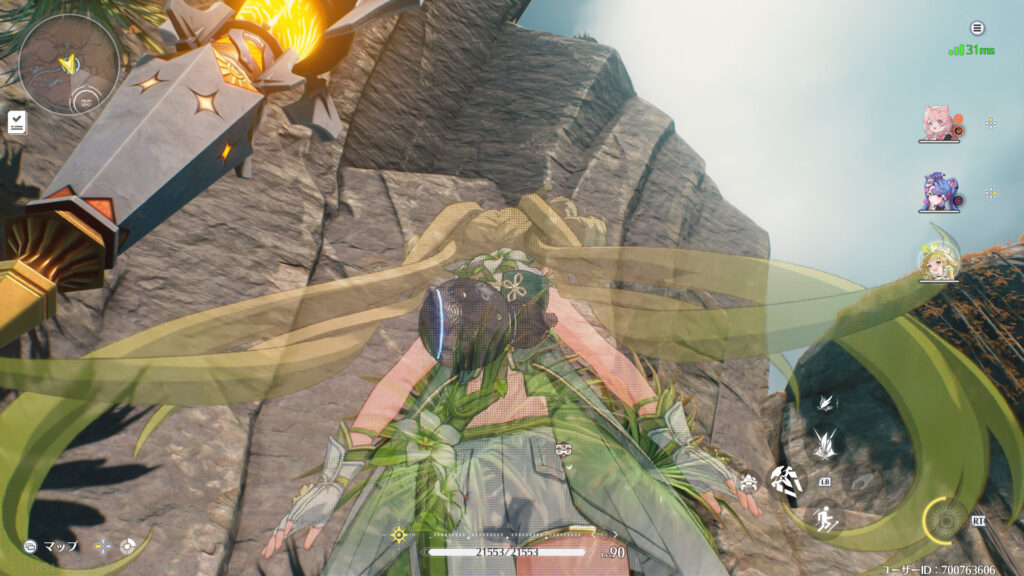The image size is (1024, 576).
Task: Select the yellow sun icon above health
Action: pos(398,534)
